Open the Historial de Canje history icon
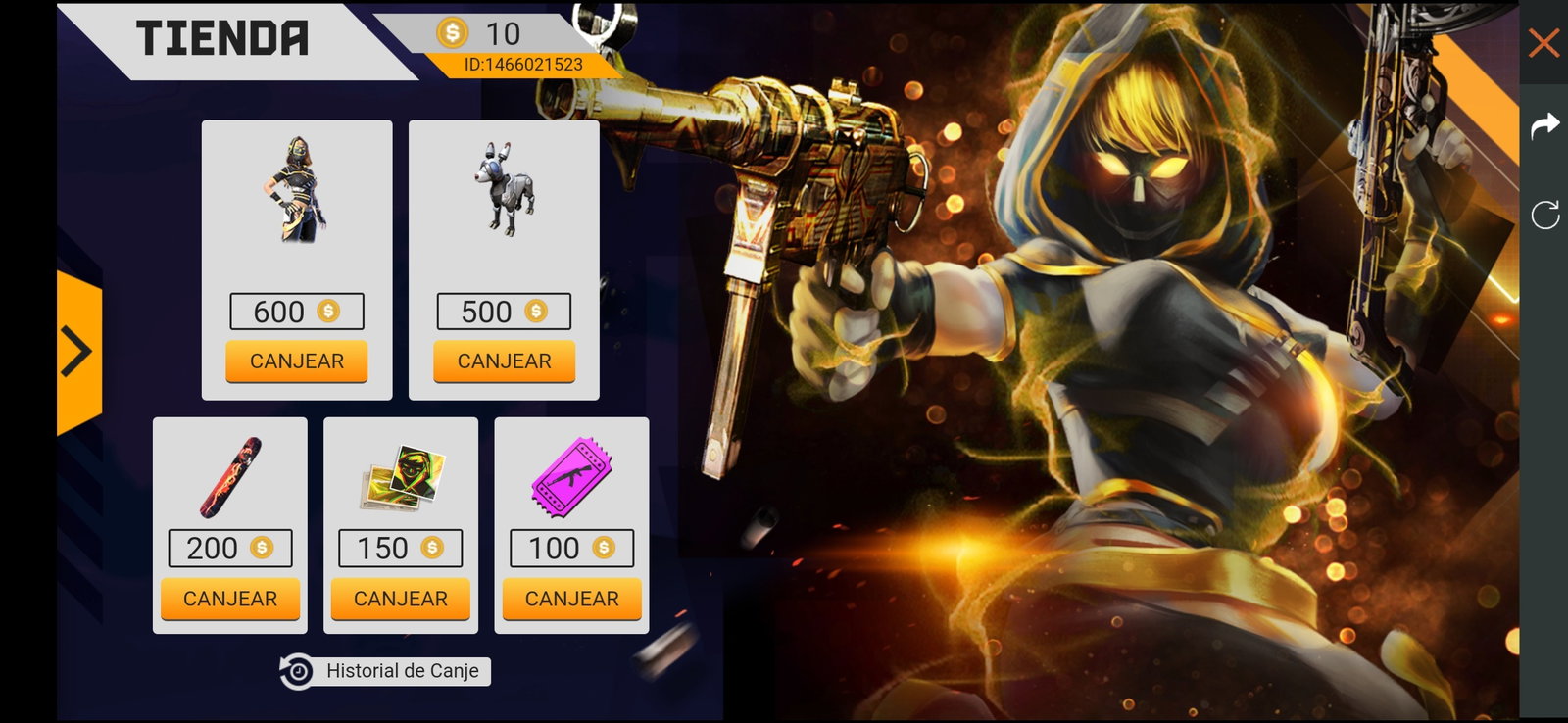Viewport: 1568px width, 723px height. (x=296, y=671)
